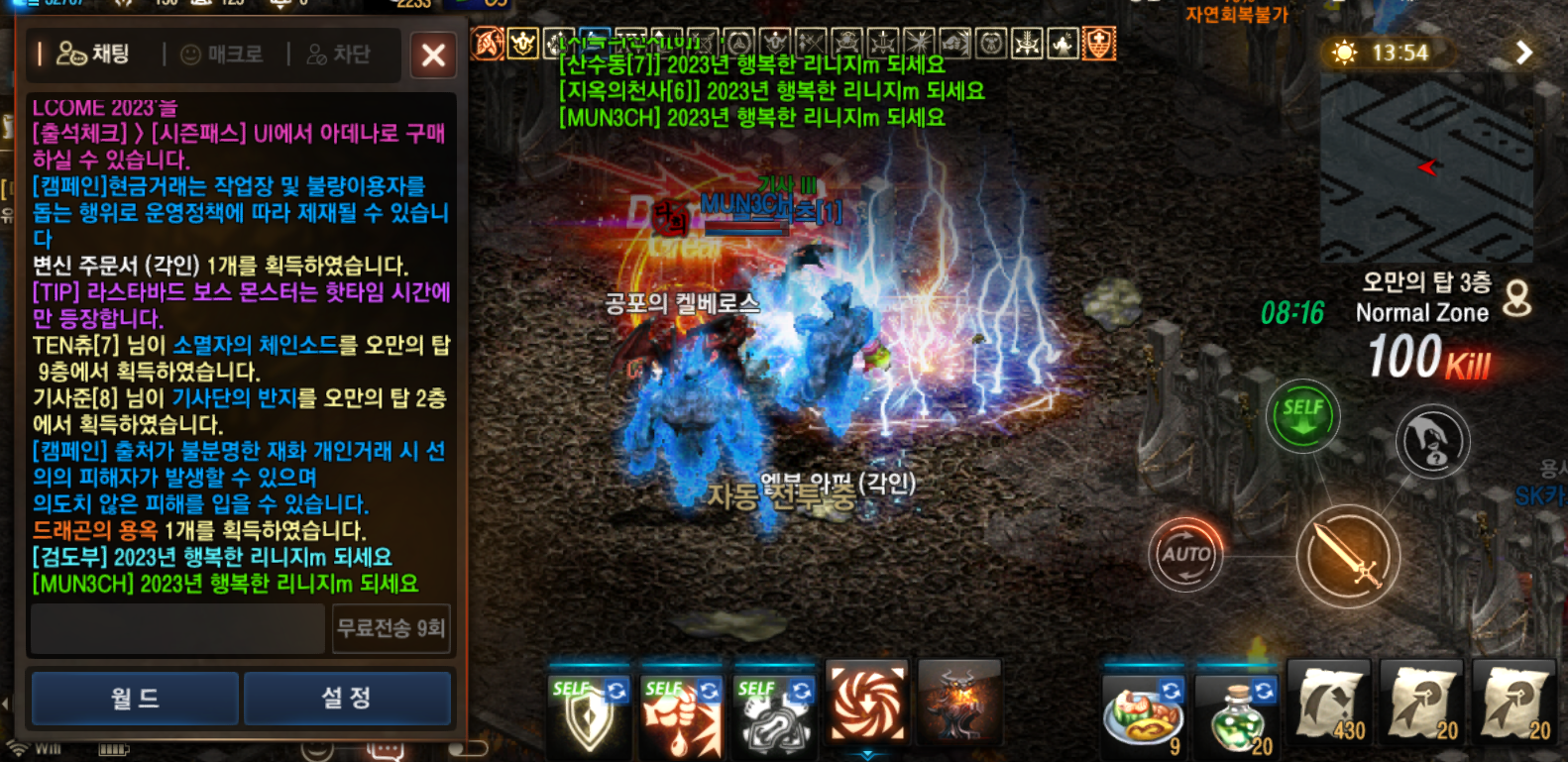Pick up loot with the hand button

coord(1432,442)
